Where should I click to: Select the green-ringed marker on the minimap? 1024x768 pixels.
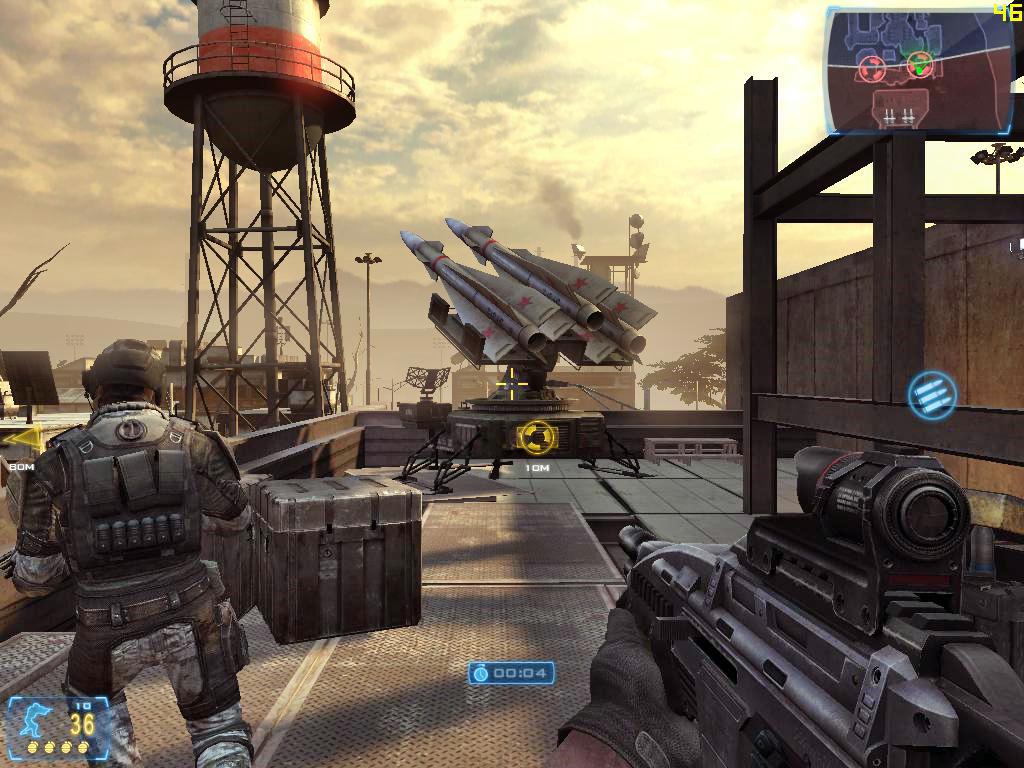(919, 66)
